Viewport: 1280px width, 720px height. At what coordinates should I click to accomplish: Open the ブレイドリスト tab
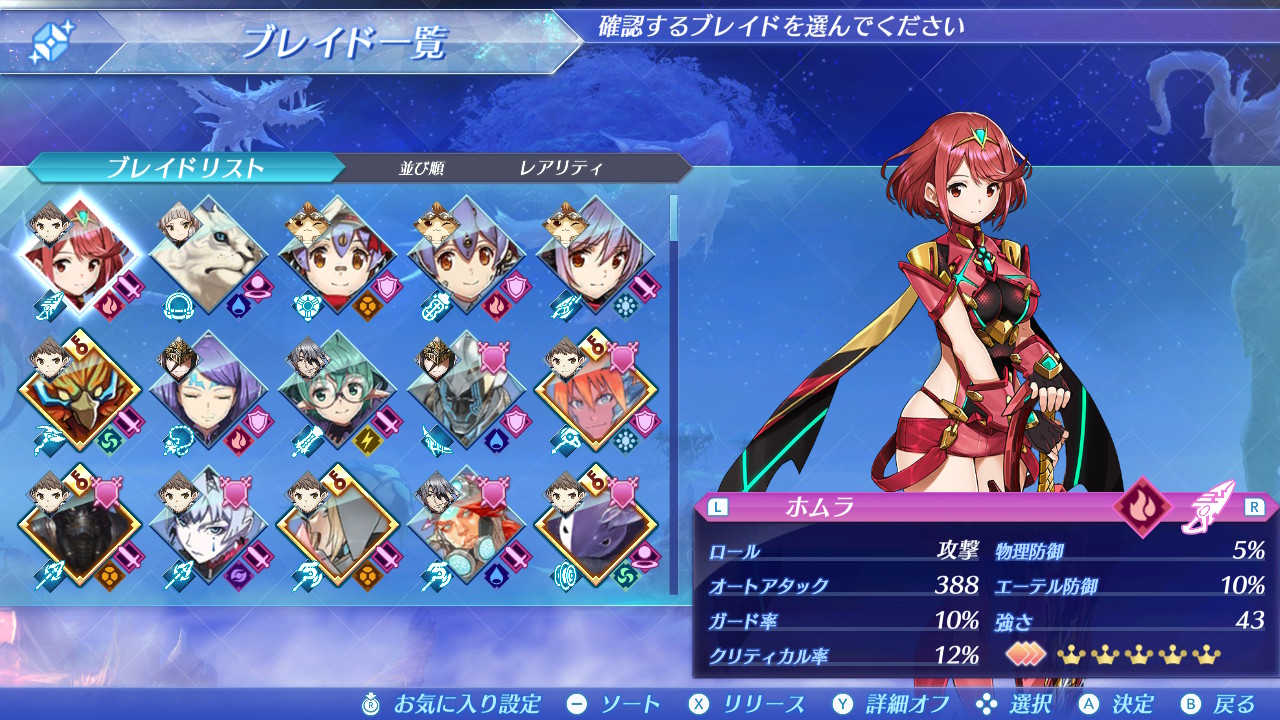click(185, 168)
